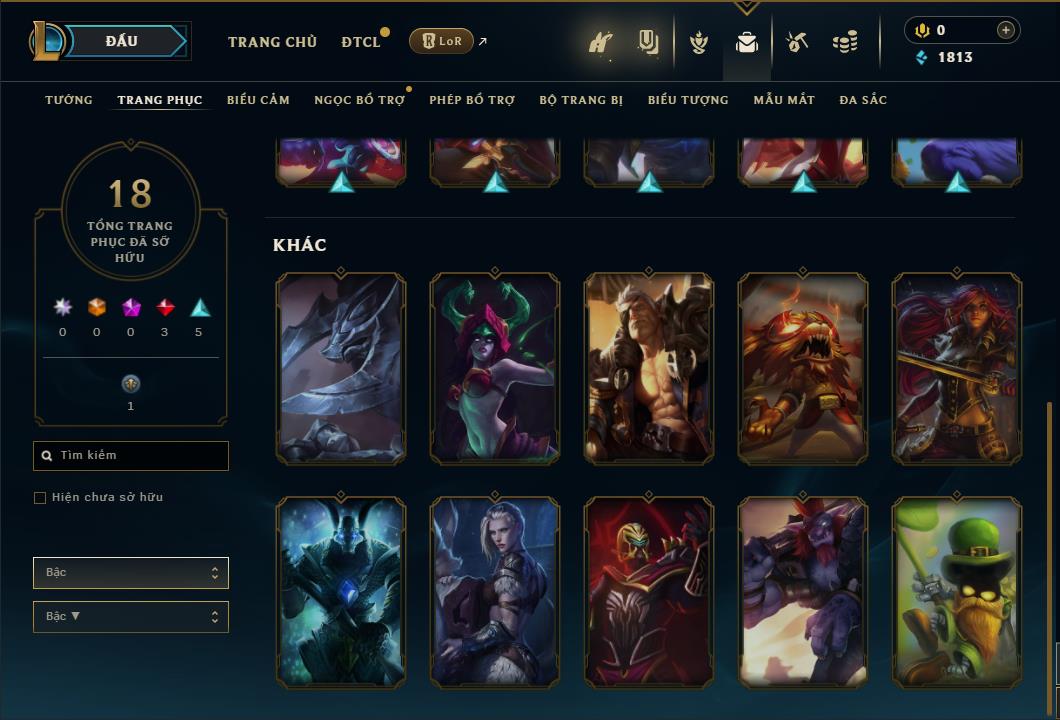The height and width of the screenshot is (720, 1060).
Task: Click the ĐẤU play button
Action: [121, 41]
